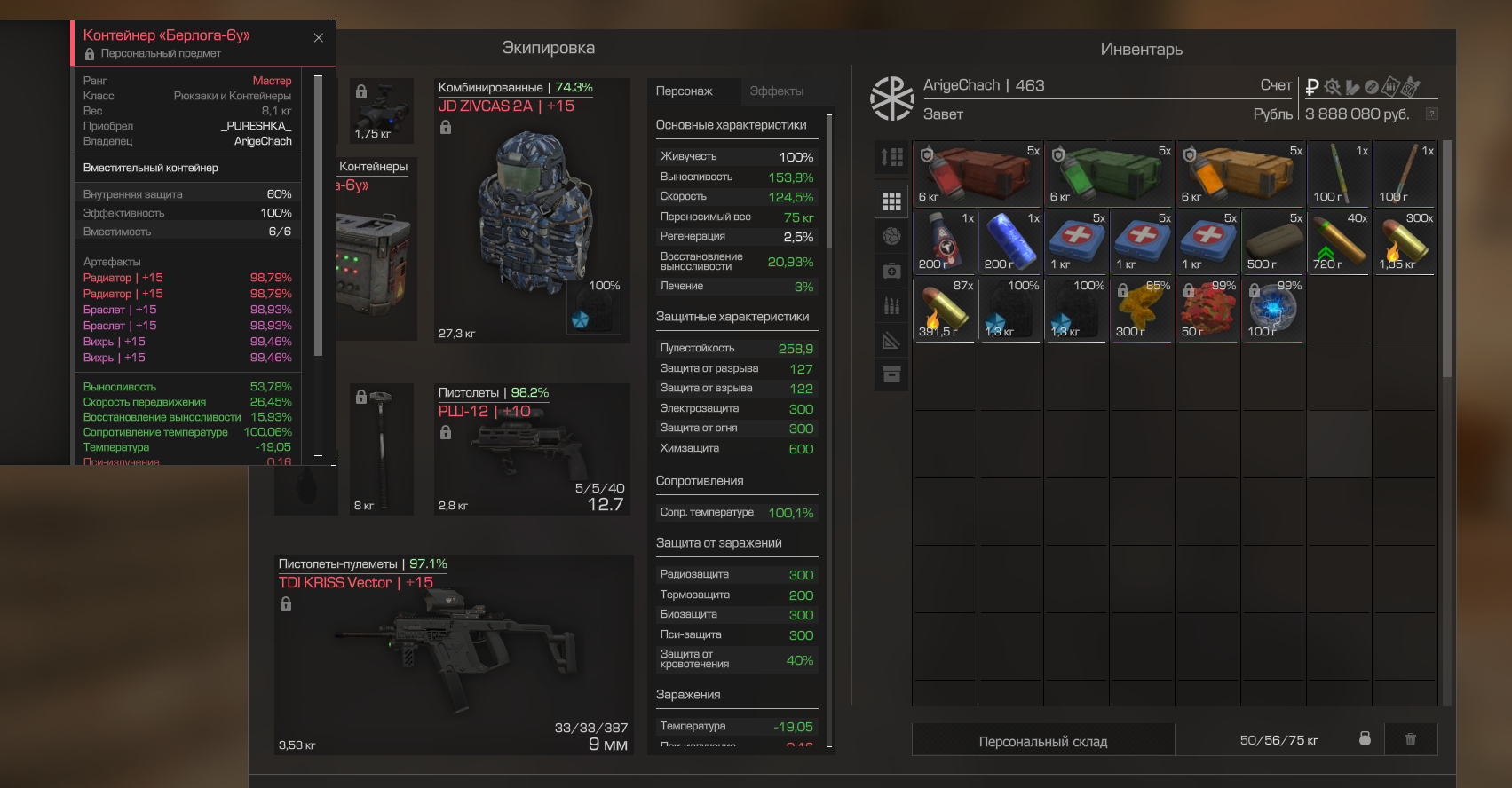Image resolution: width=1512 pixels, height=788 pixels.
Task: Select the sledgehammer melee slot
Action: [x=381, y=449]
